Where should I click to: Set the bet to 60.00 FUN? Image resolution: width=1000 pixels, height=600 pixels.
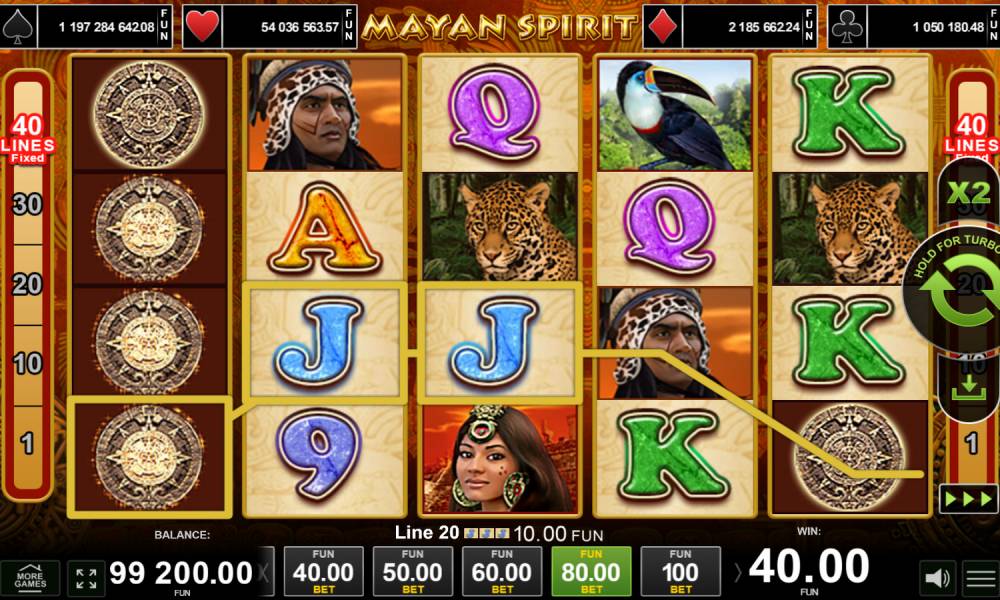pos(502,572)
